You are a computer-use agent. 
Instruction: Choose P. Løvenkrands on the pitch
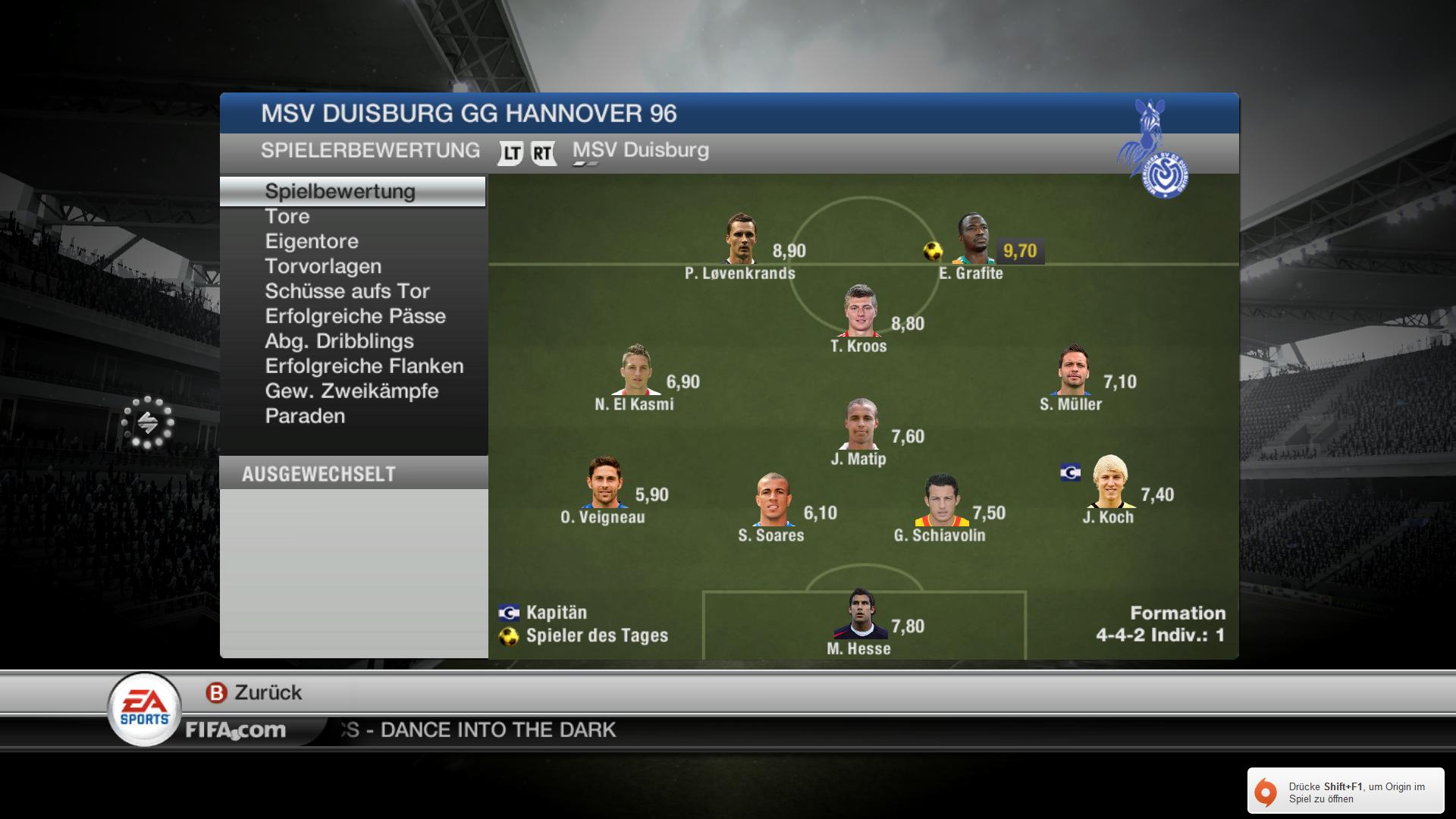(x=741, y=239)
